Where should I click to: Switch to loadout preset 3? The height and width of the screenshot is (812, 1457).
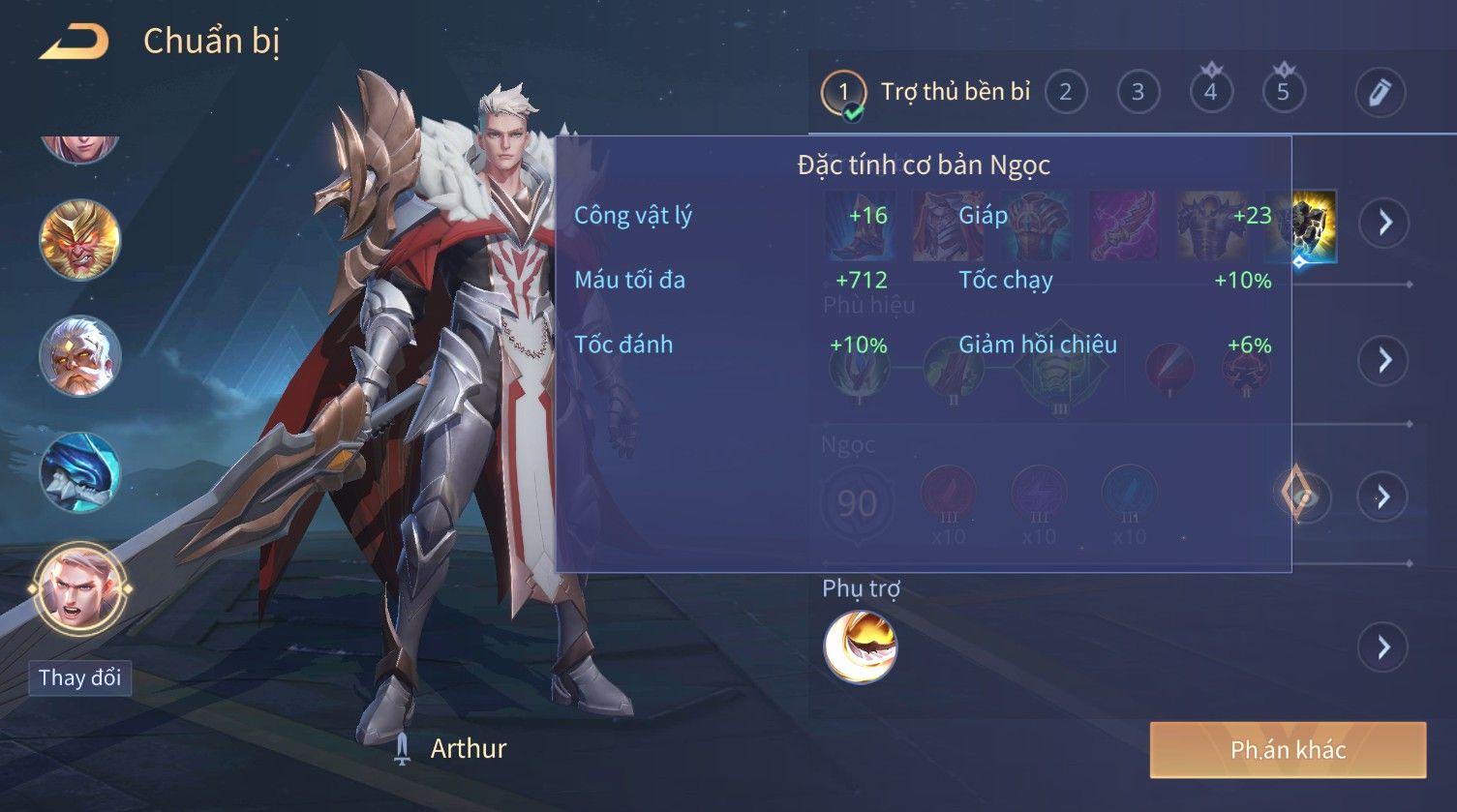[x=1138, y=92]
